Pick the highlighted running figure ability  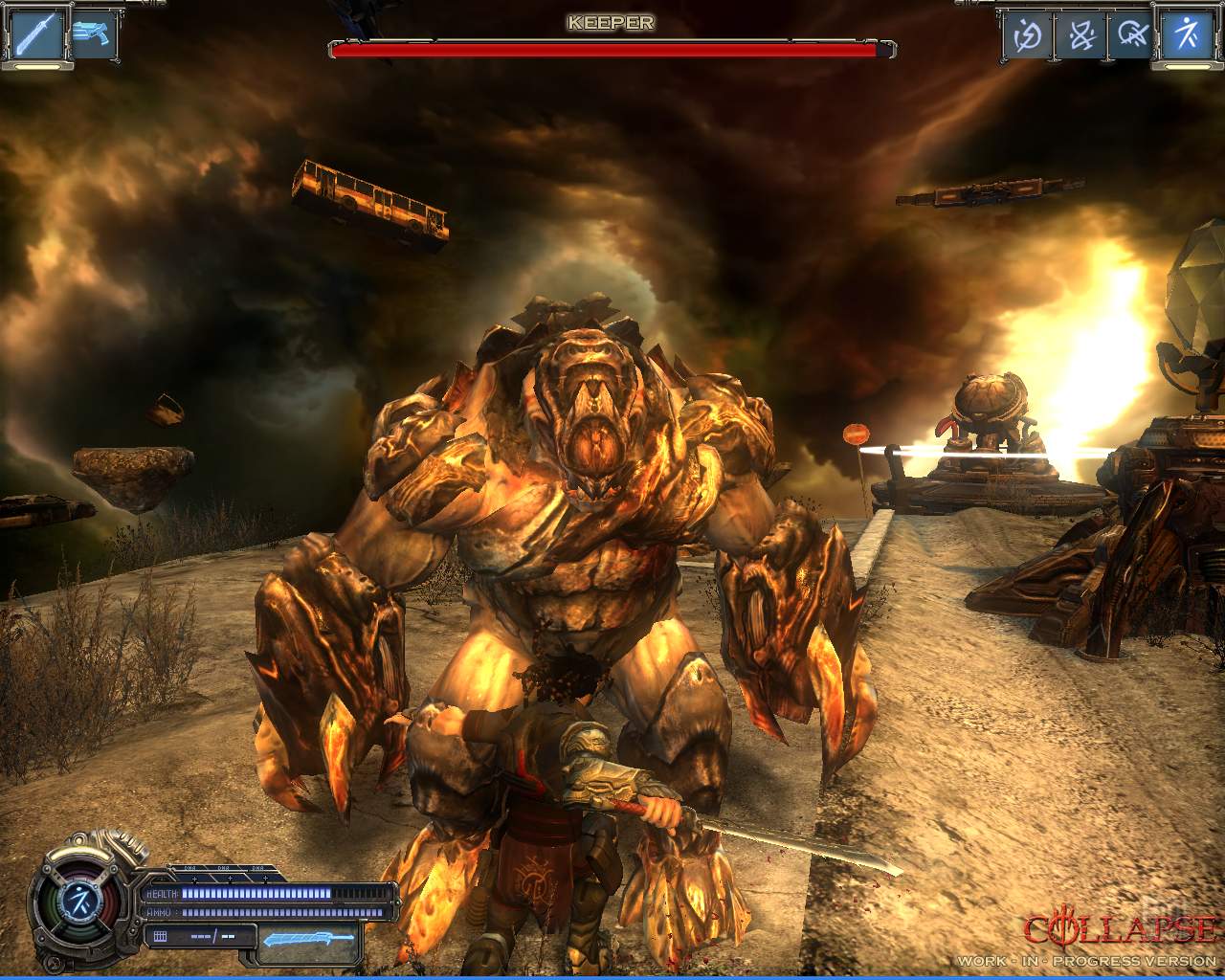[1187, 34]
